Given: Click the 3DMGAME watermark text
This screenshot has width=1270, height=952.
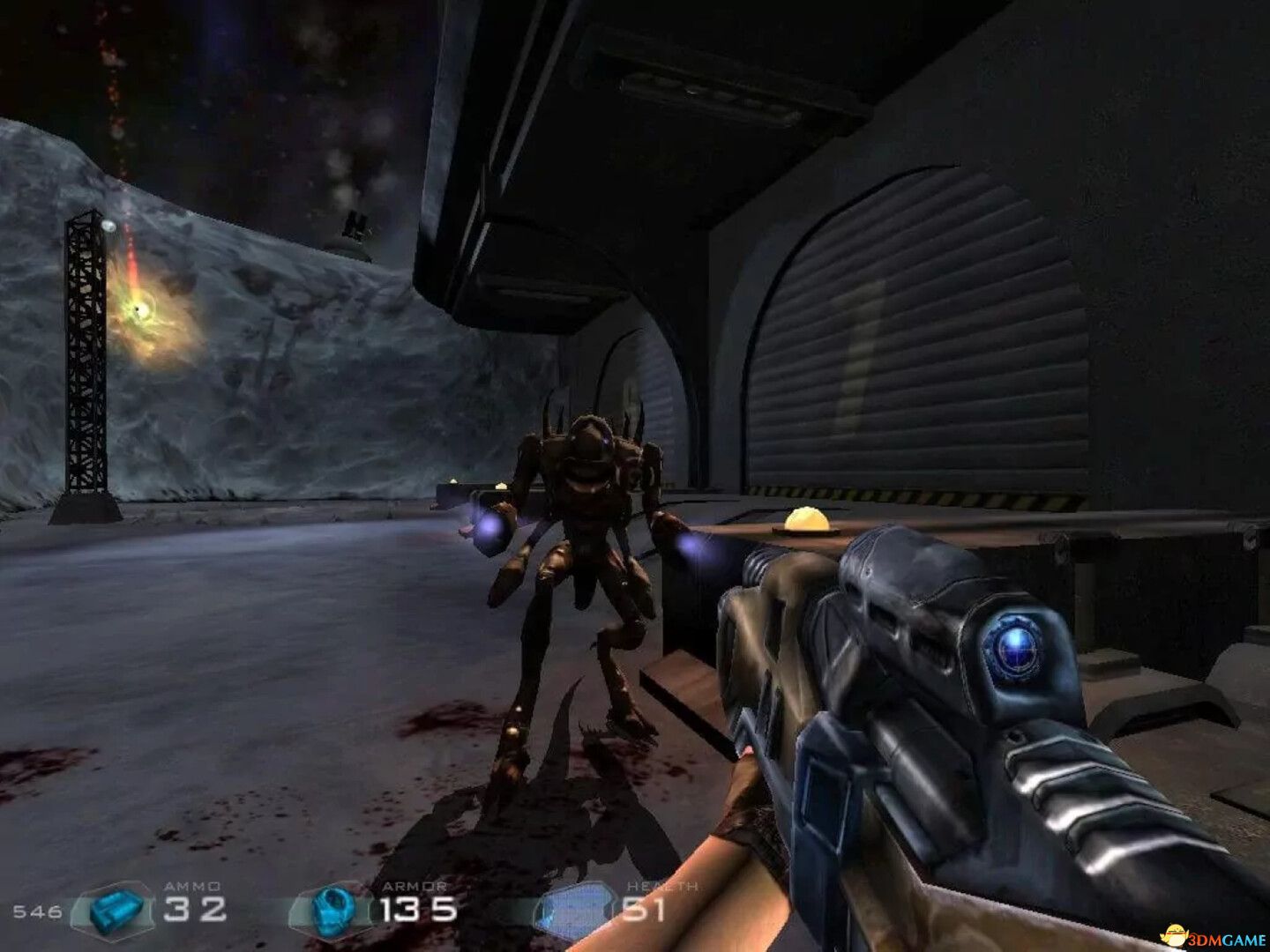Looking at the screenshot, I should pyautogui.click(x=1225, y=936).
